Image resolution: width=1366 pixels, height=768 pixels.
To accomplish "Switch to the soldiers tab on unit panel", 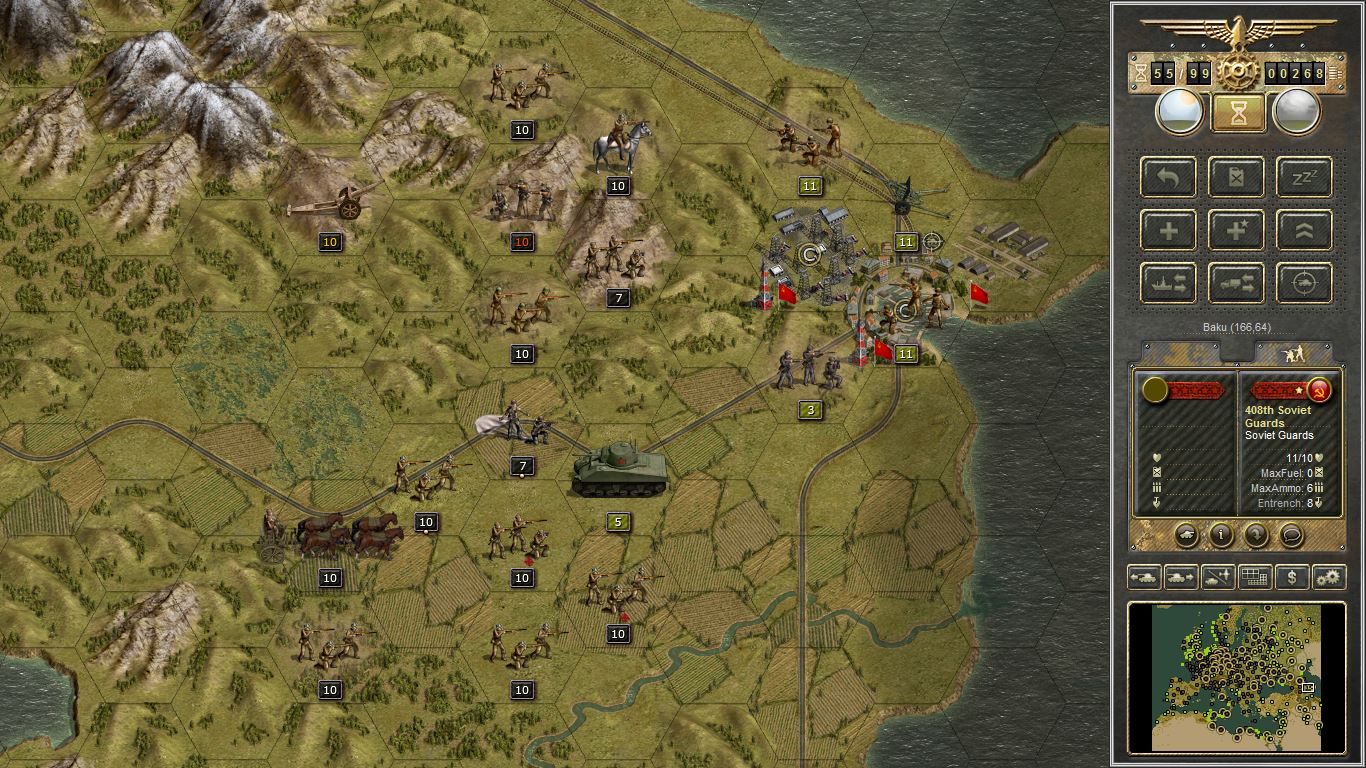I will [x=1295, y=350].
